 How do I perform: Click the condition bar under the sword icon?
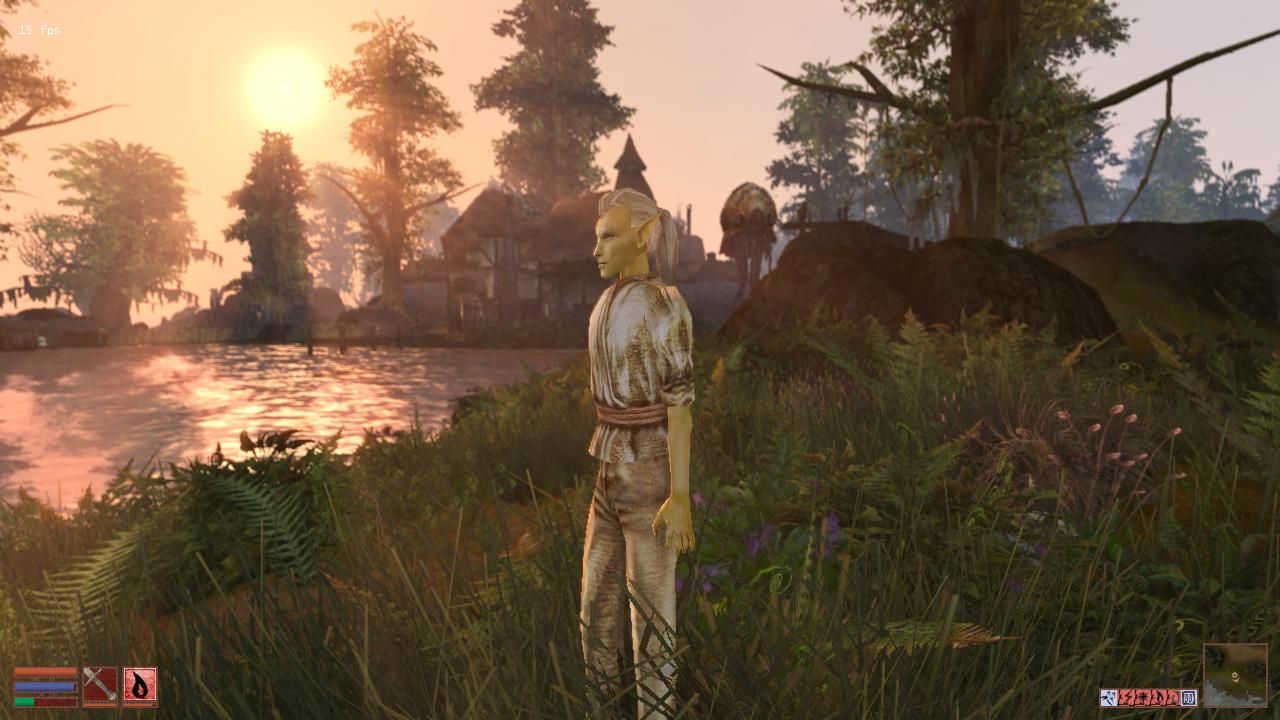[x=99, y=705]
